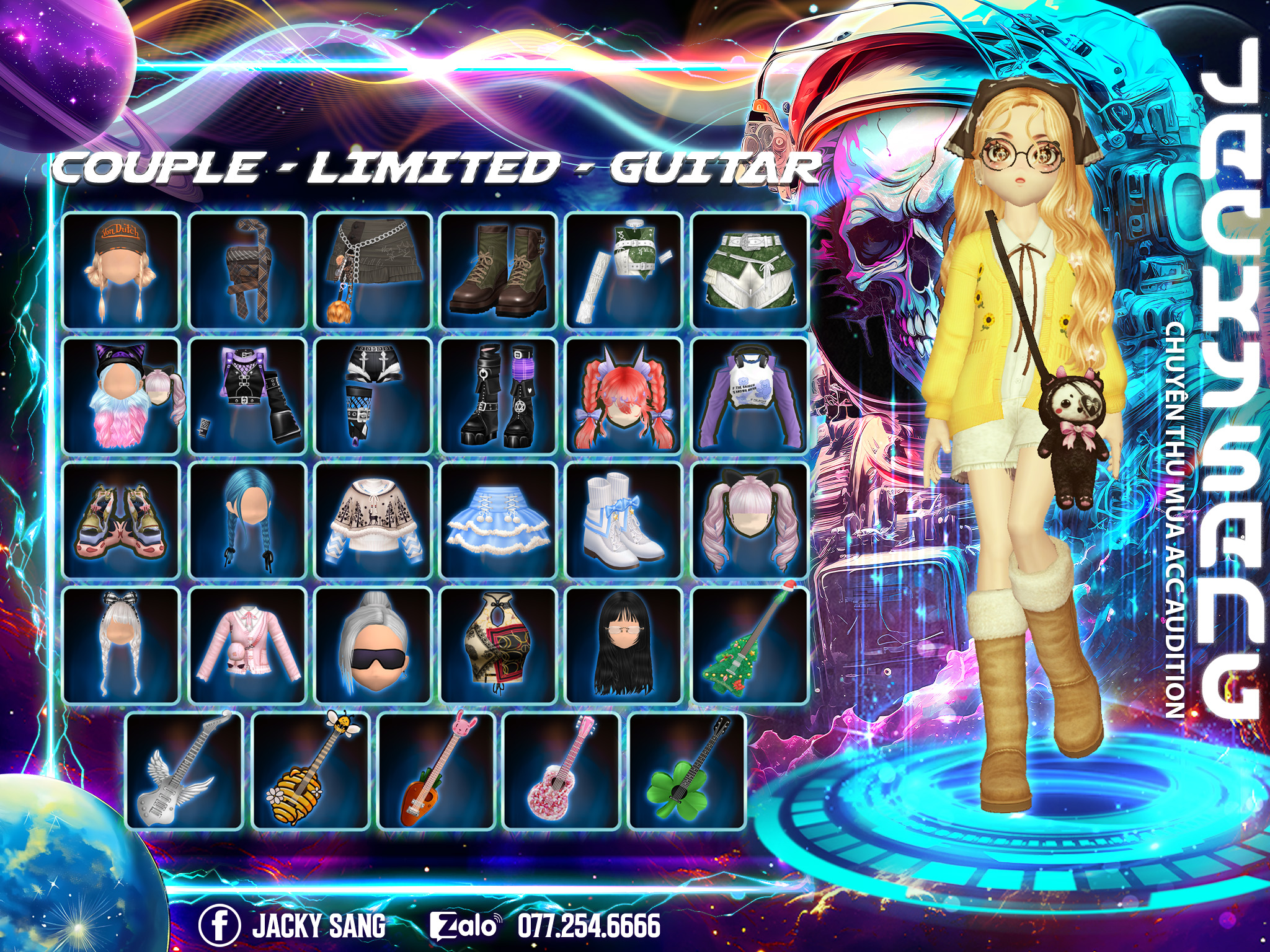The image size is (1270, 952).
Task: Select the Von Dutch cap hairstyle slot
Action: pyautogui.click(x=121, y=270)
